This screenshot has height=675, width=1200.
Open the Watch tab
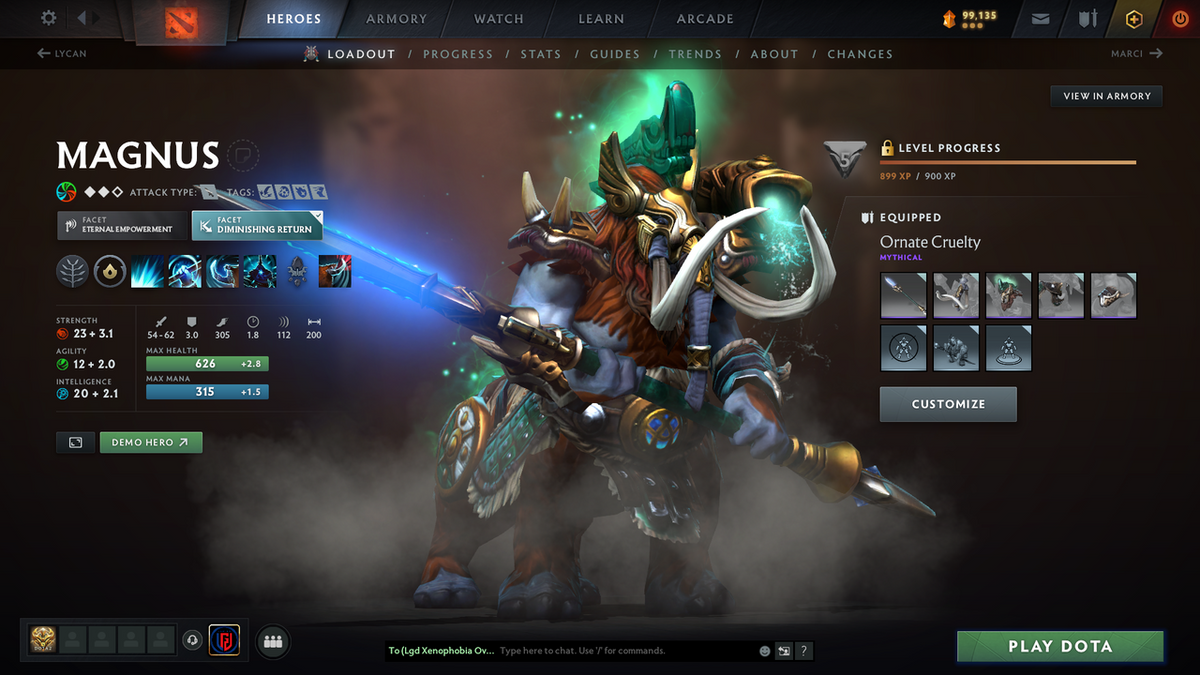click(499, 19)
